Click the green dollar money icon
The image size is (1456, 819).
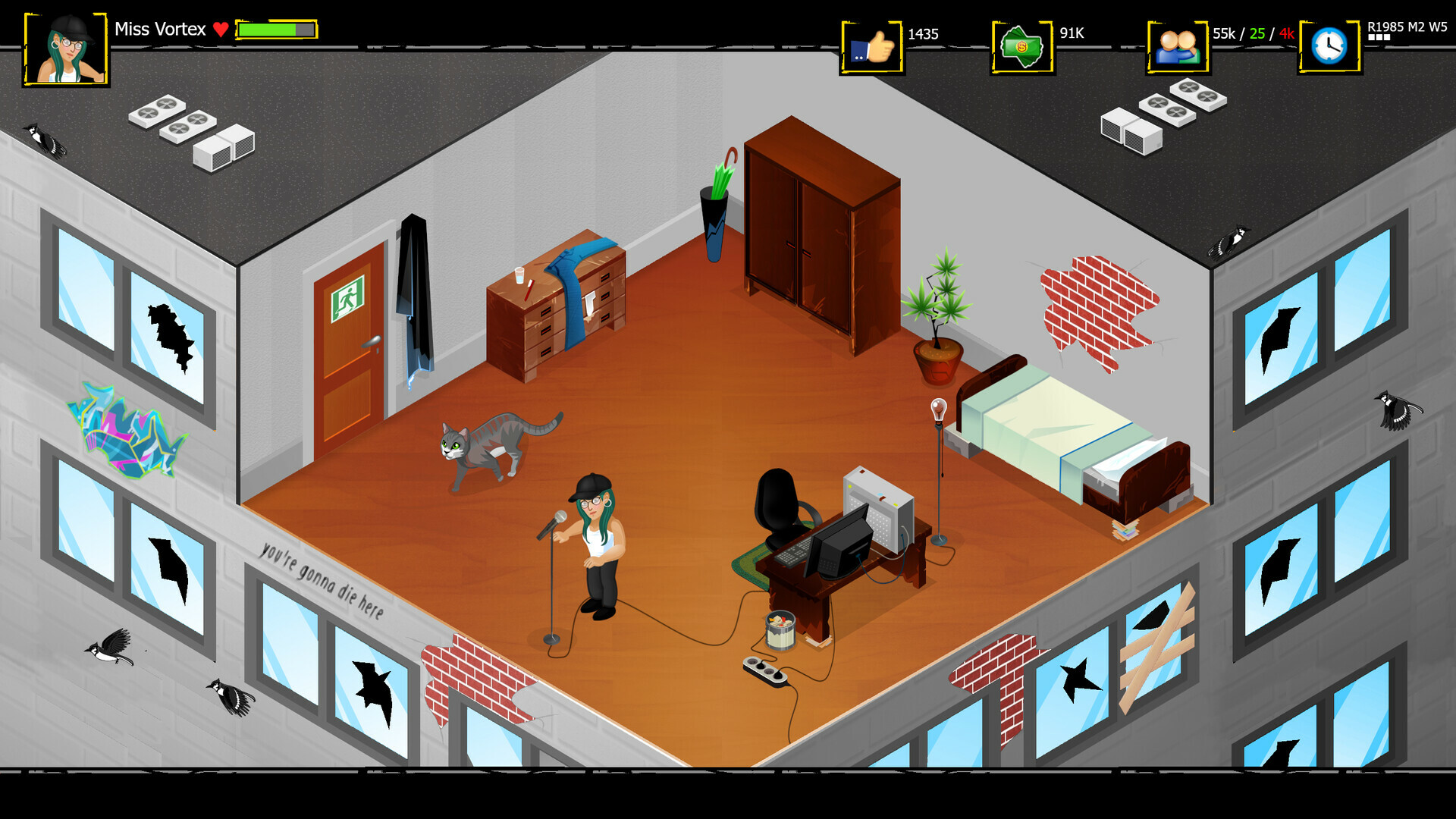click(x=1021, y=47)
